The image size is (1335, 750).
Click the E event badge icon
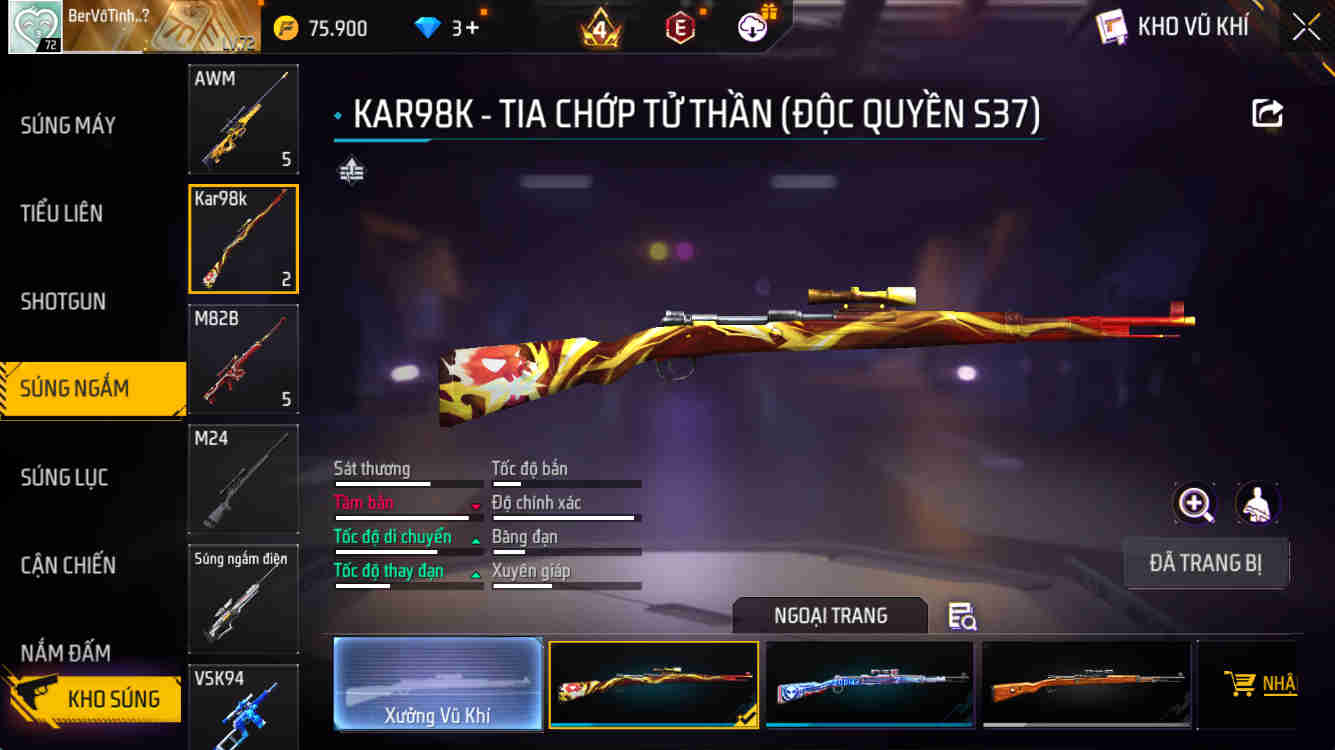681,27
